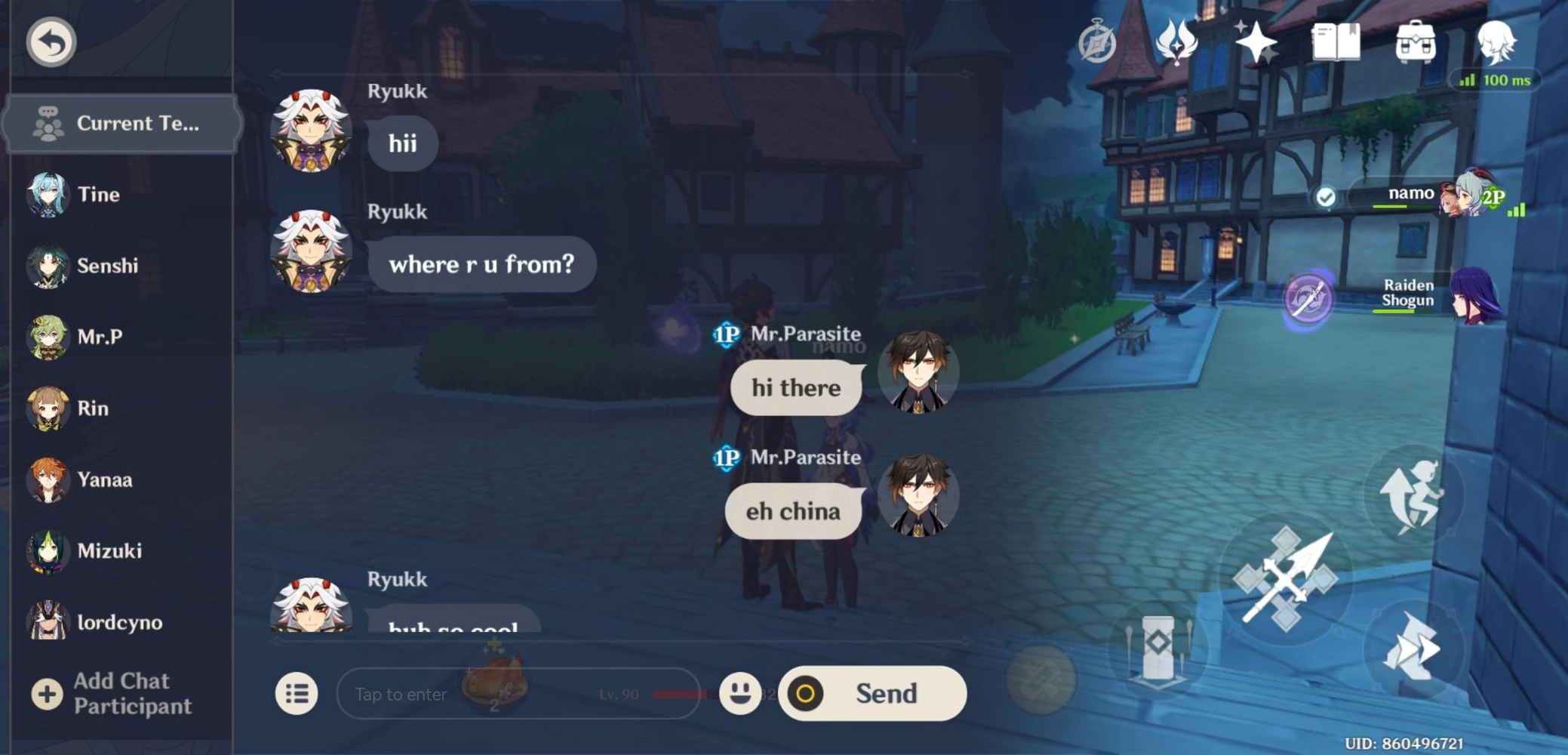Tap Ryukk's avatar next to his message
1568x755 pixels.
311,133
